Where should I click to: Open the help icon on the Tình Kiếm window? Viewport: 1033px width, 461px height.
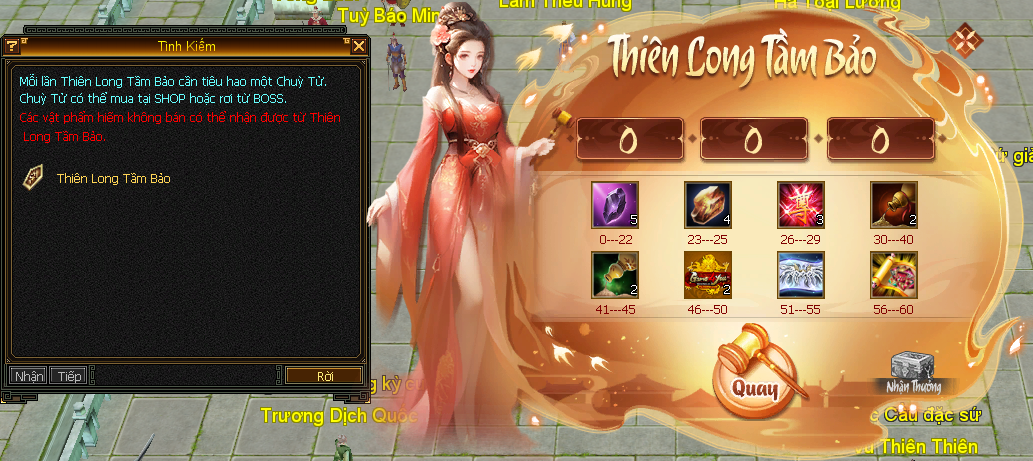pyautogui.click(x=12, y=46)
